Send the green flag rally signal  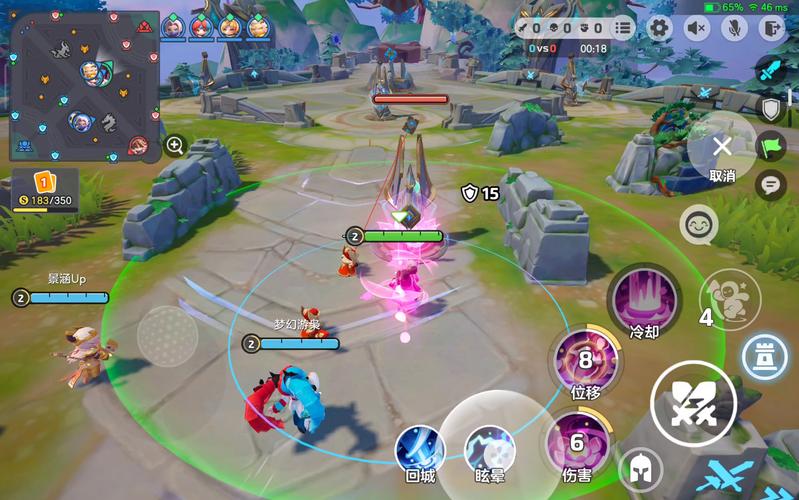pyautogui.click(x=771, y=147)
